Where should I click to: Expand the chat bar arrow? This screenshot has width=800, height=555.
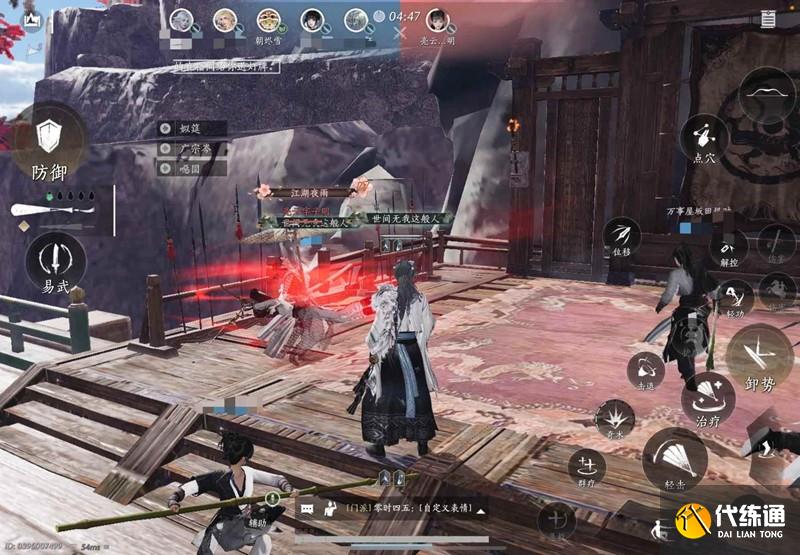[x=481, y=510]
